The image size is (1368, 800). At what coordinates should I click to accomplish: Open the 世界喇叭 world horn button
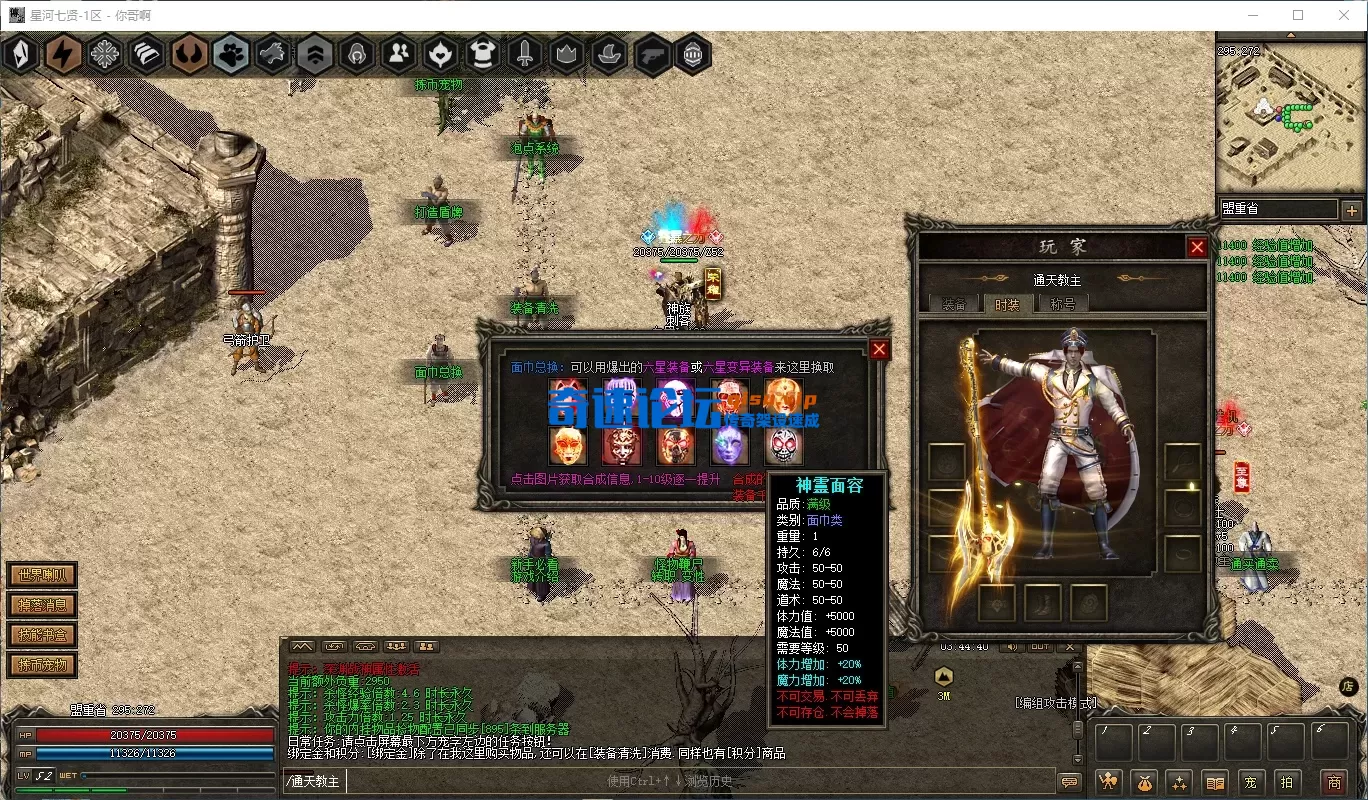tap(42, 575)
